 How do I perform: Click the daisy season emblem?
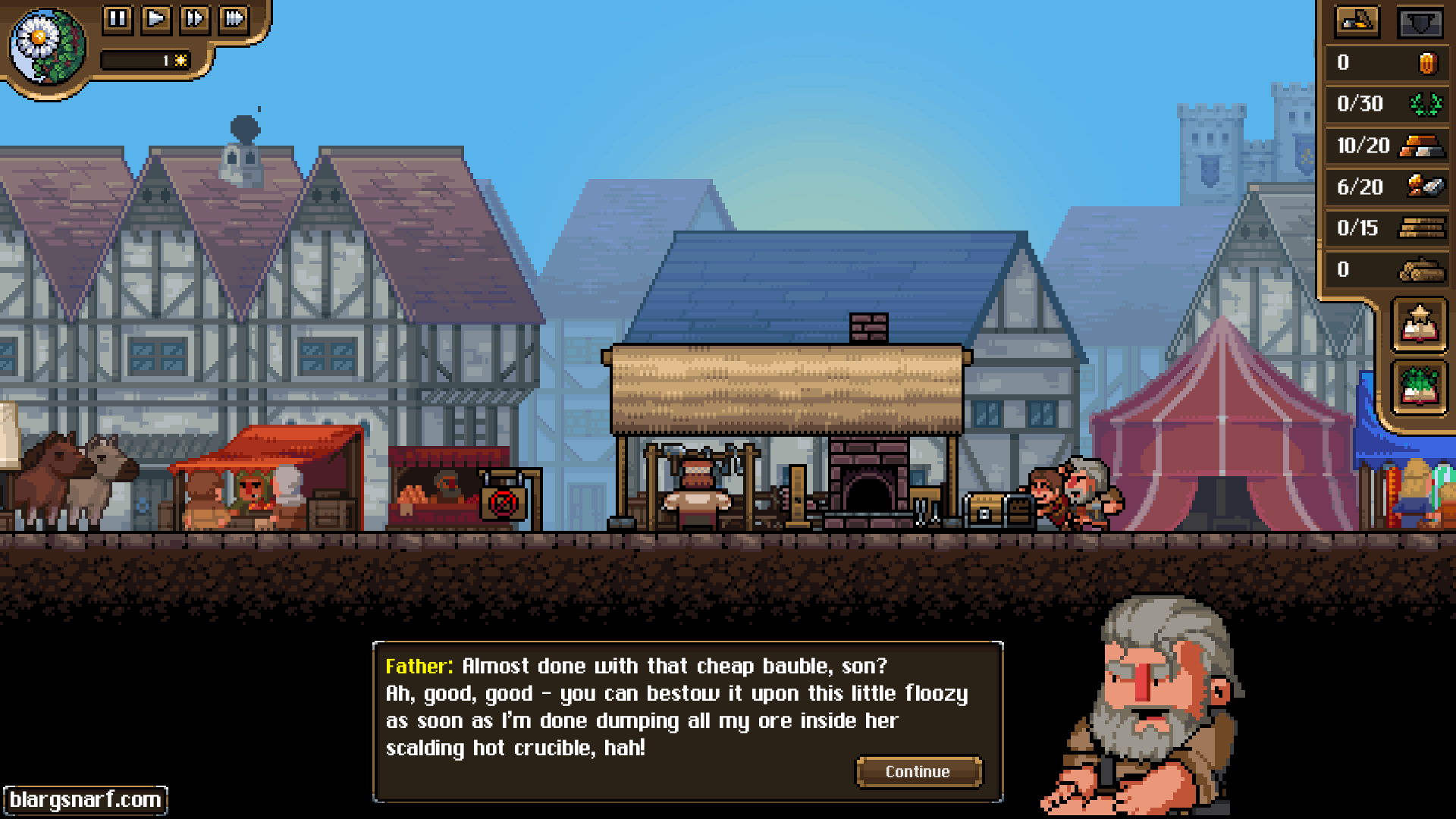tap(47, 45)
